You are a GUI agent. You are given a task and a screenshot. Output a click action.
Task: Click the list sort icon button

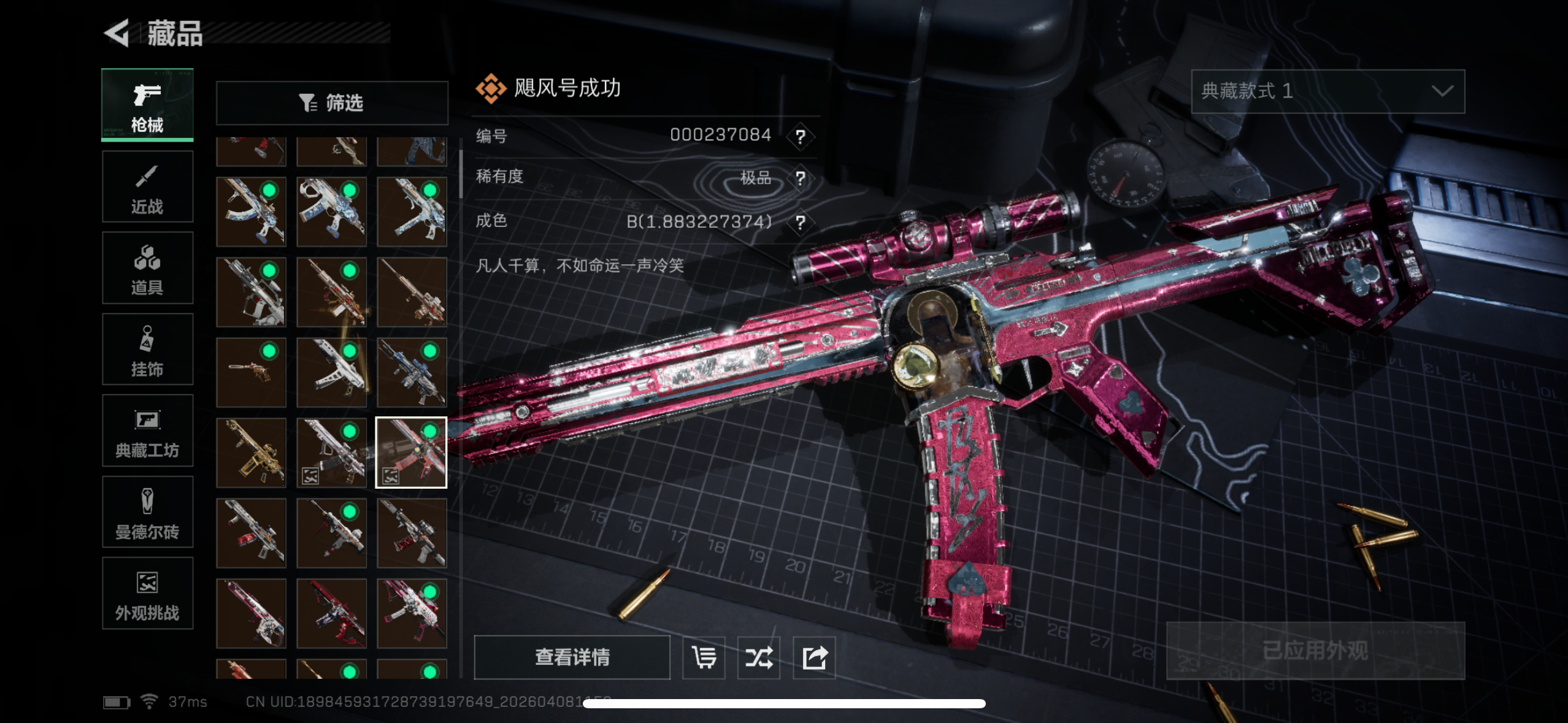point(704,657)
